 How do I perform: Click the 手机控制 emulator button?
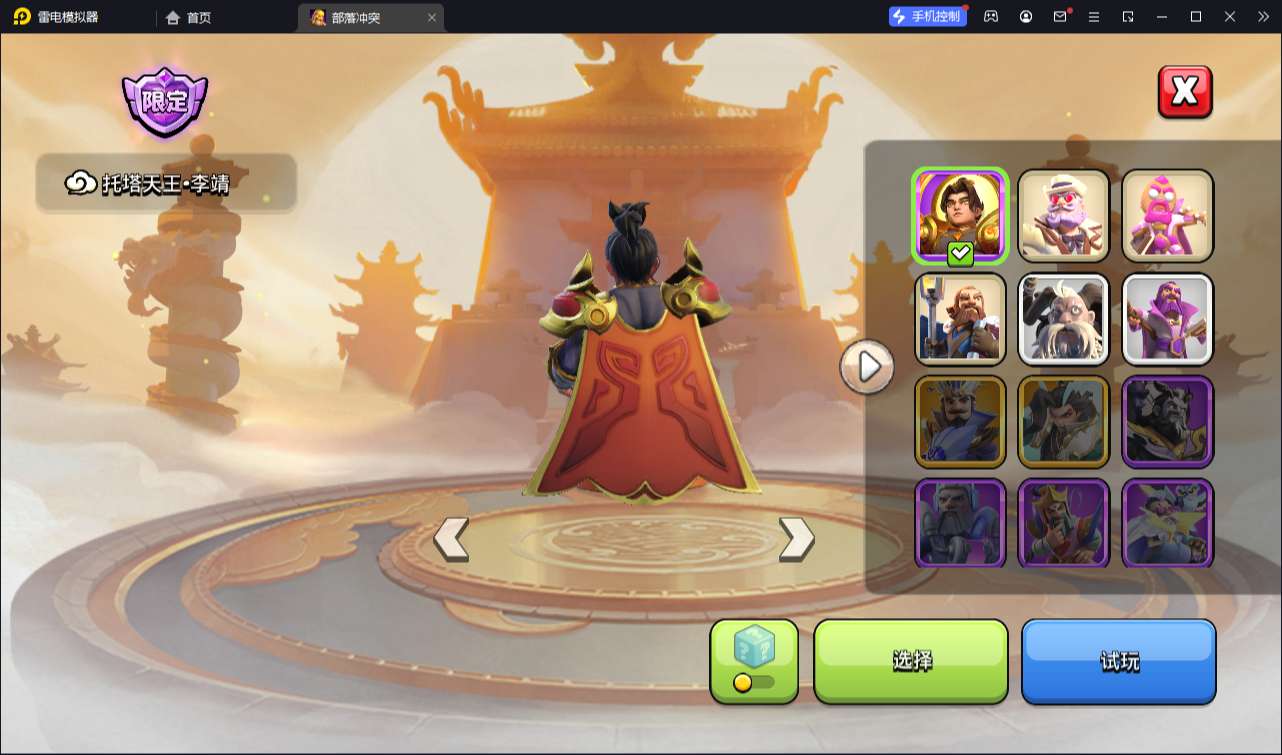[x=927, y=17]
